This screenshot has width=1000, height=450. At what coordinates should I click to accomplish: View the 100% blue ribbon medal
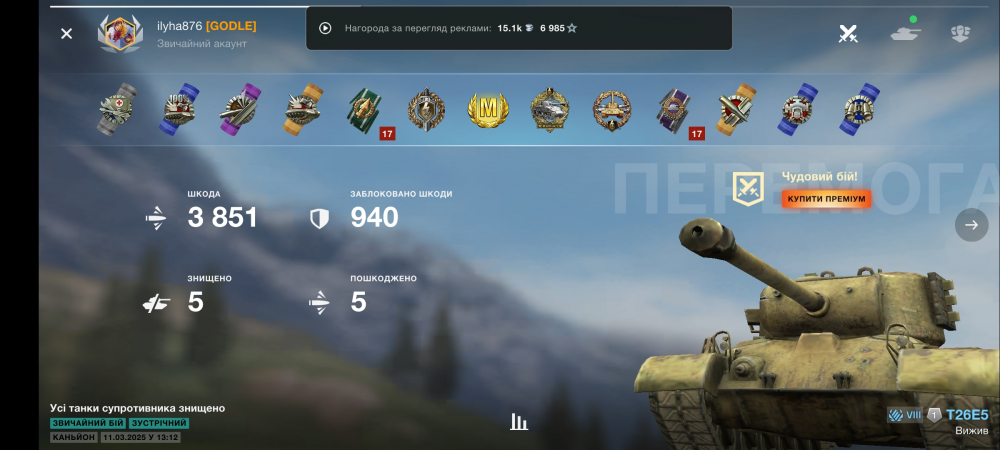coord(178,108)
